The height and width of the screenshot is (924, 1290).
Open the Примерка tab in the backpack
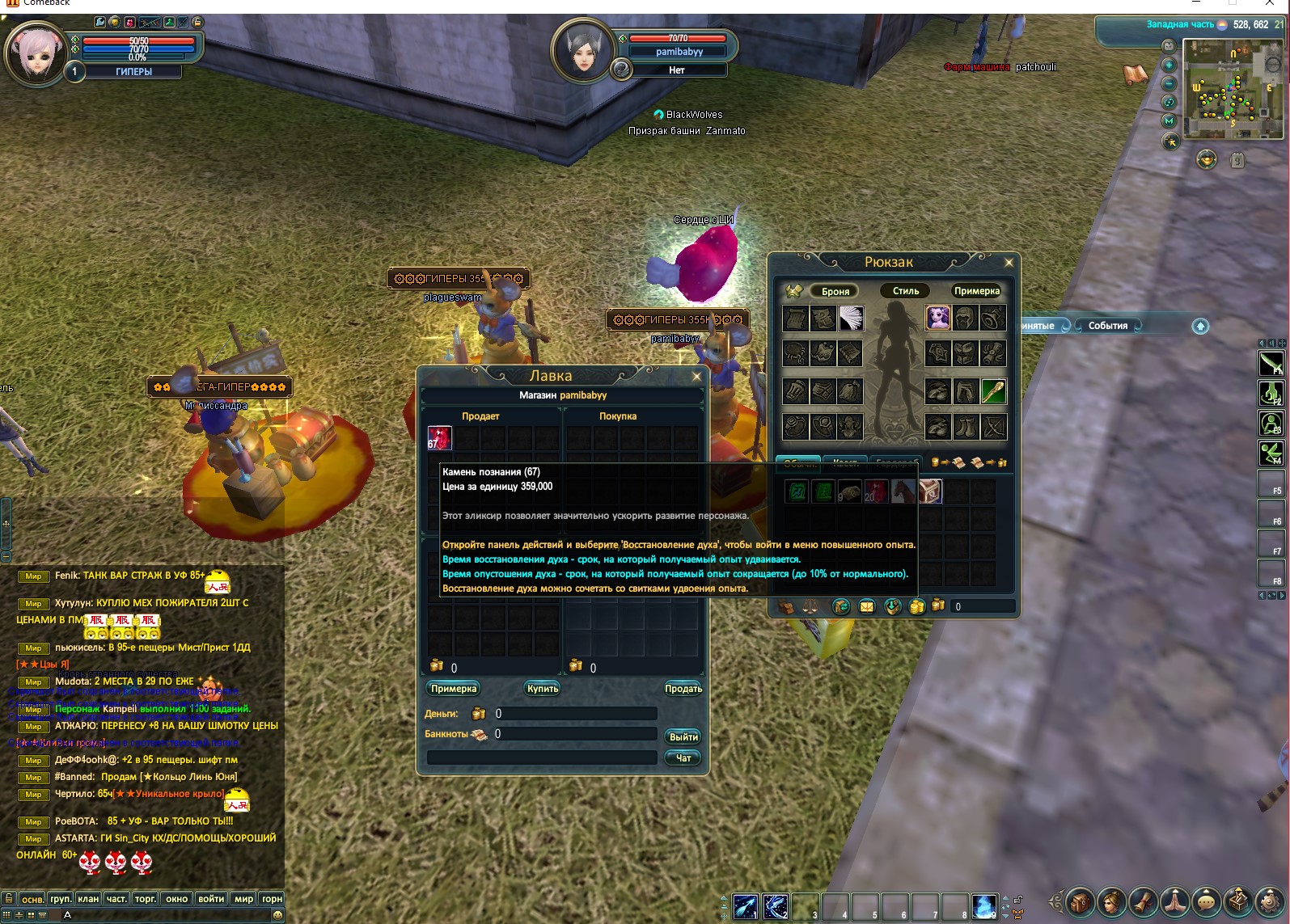click(x=976, y=291)
